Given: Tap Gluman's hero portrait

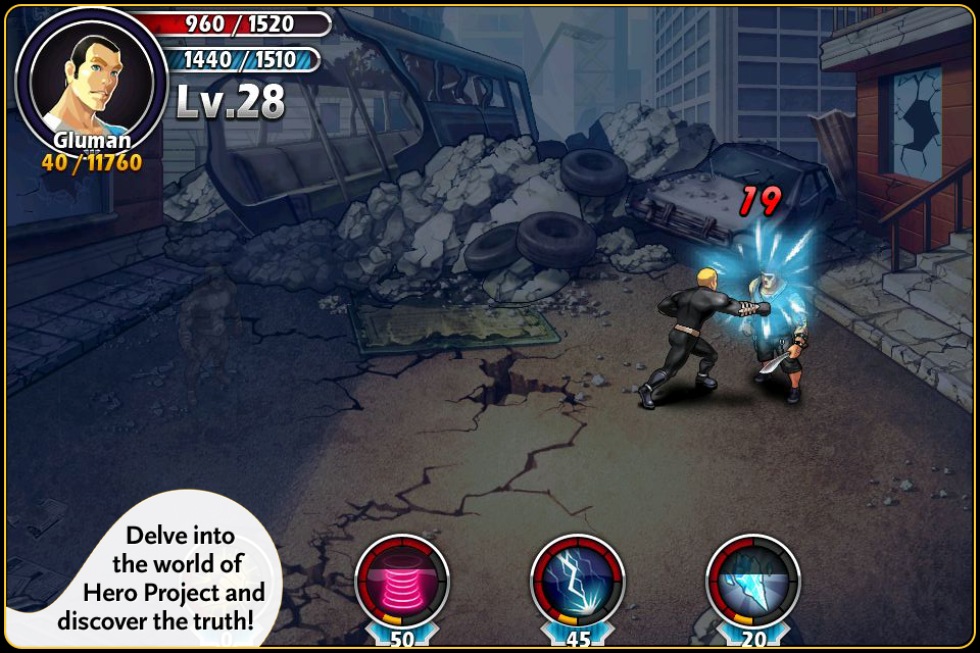Looking at the screenshot, I should point(91,80).
